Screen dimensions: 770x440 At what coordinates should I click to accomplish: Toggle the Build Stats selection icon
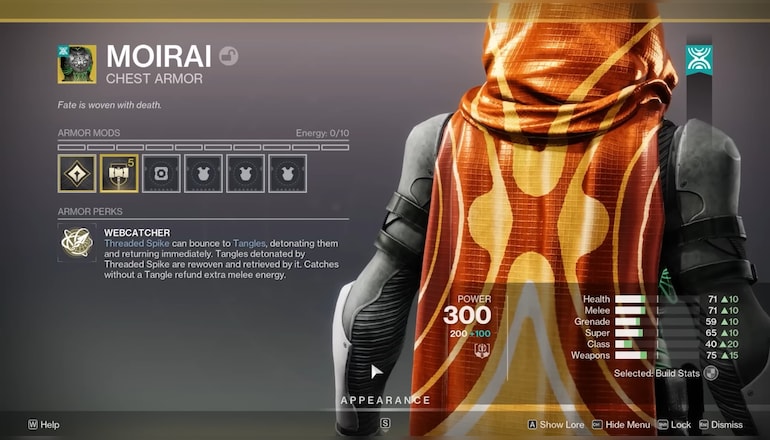pyautogui.click(x=711, y=373)
